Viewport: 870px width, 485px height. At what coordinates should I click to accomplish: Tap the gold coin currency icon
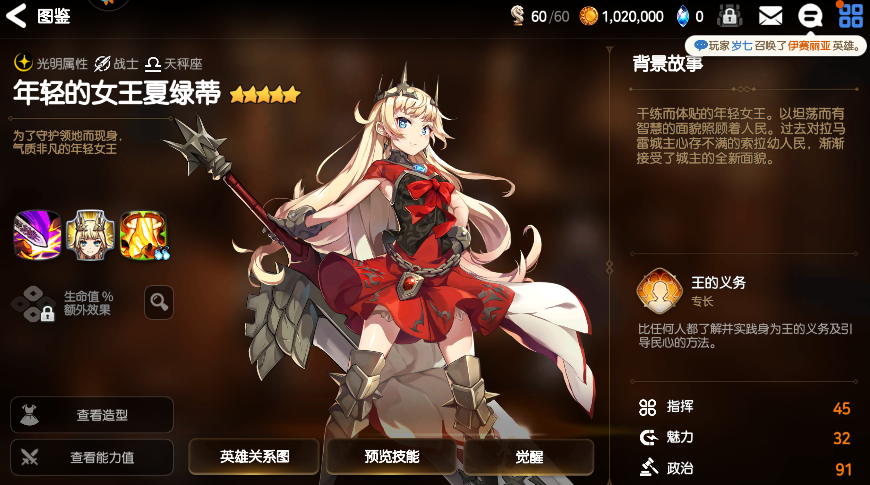(589, 16)
